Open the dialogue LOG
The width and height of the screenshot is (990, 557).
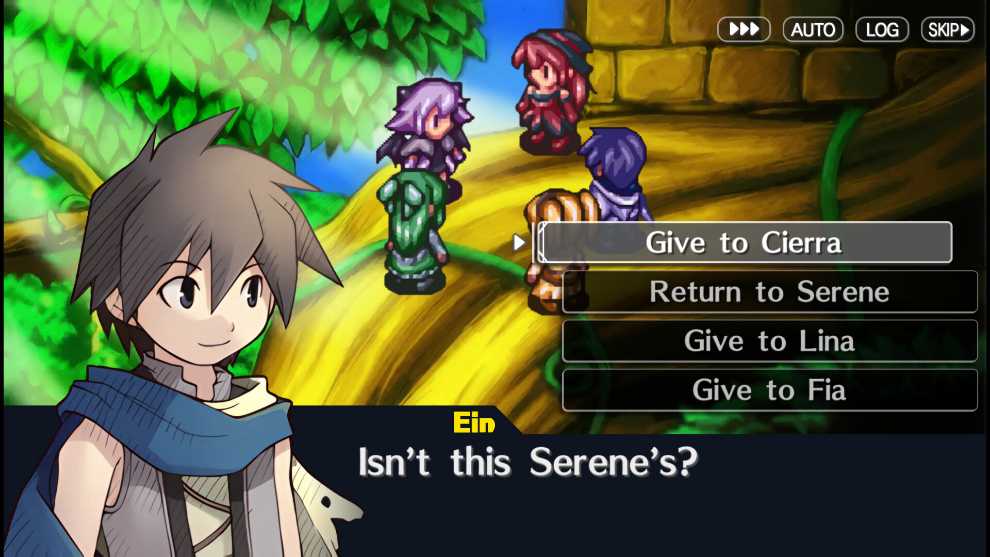[x=882, y=30]
